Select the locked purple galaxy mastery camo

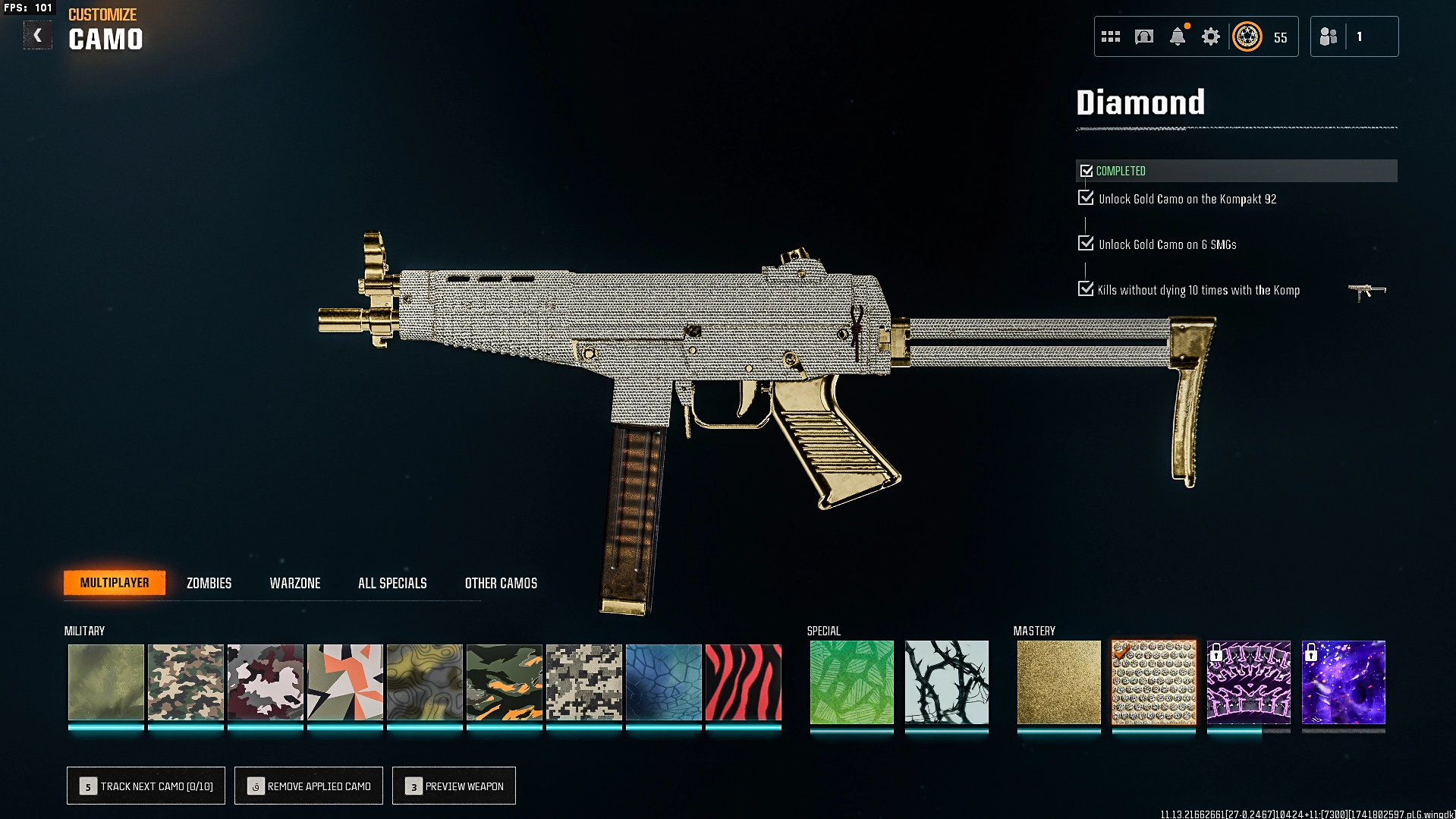tap(1343, 682)
